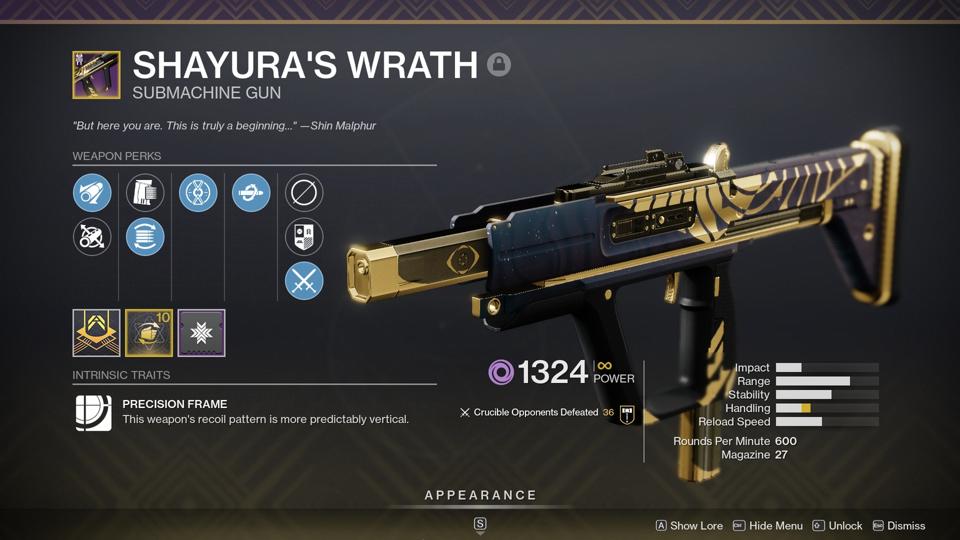Toggle the lock icon beside weapon name
The image size is (960, 540).
499,65
